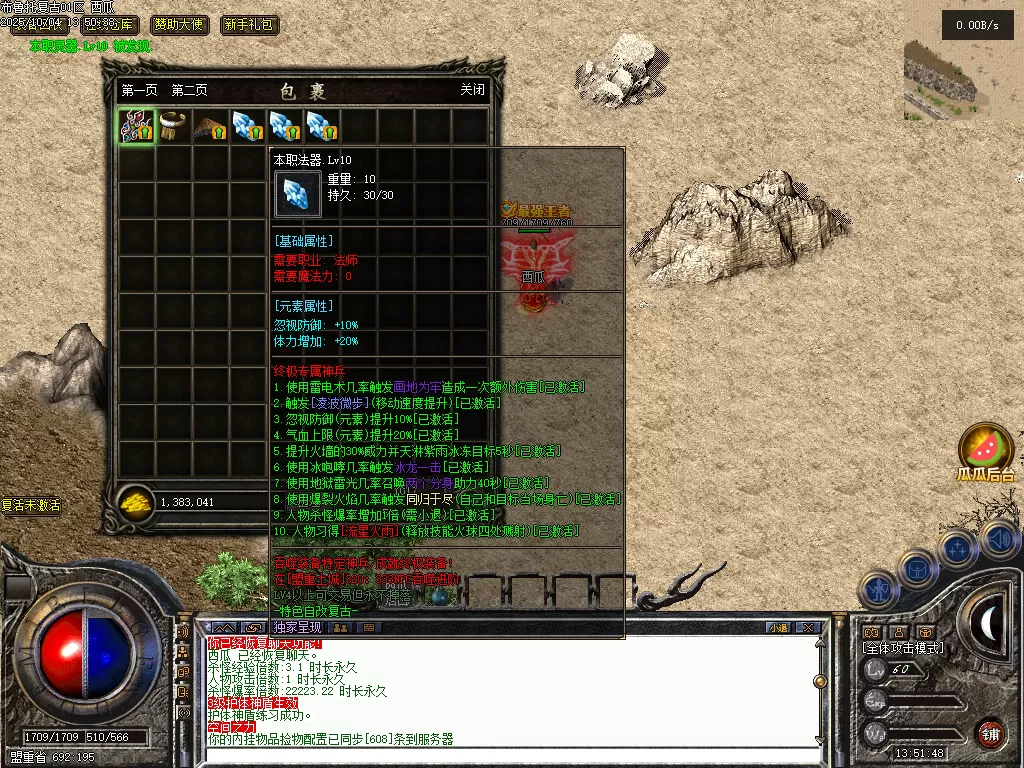The image size is (1024, 768).
Task: Open the 新手礼包 newbie gift pack
Action: (x=250, y=25)
